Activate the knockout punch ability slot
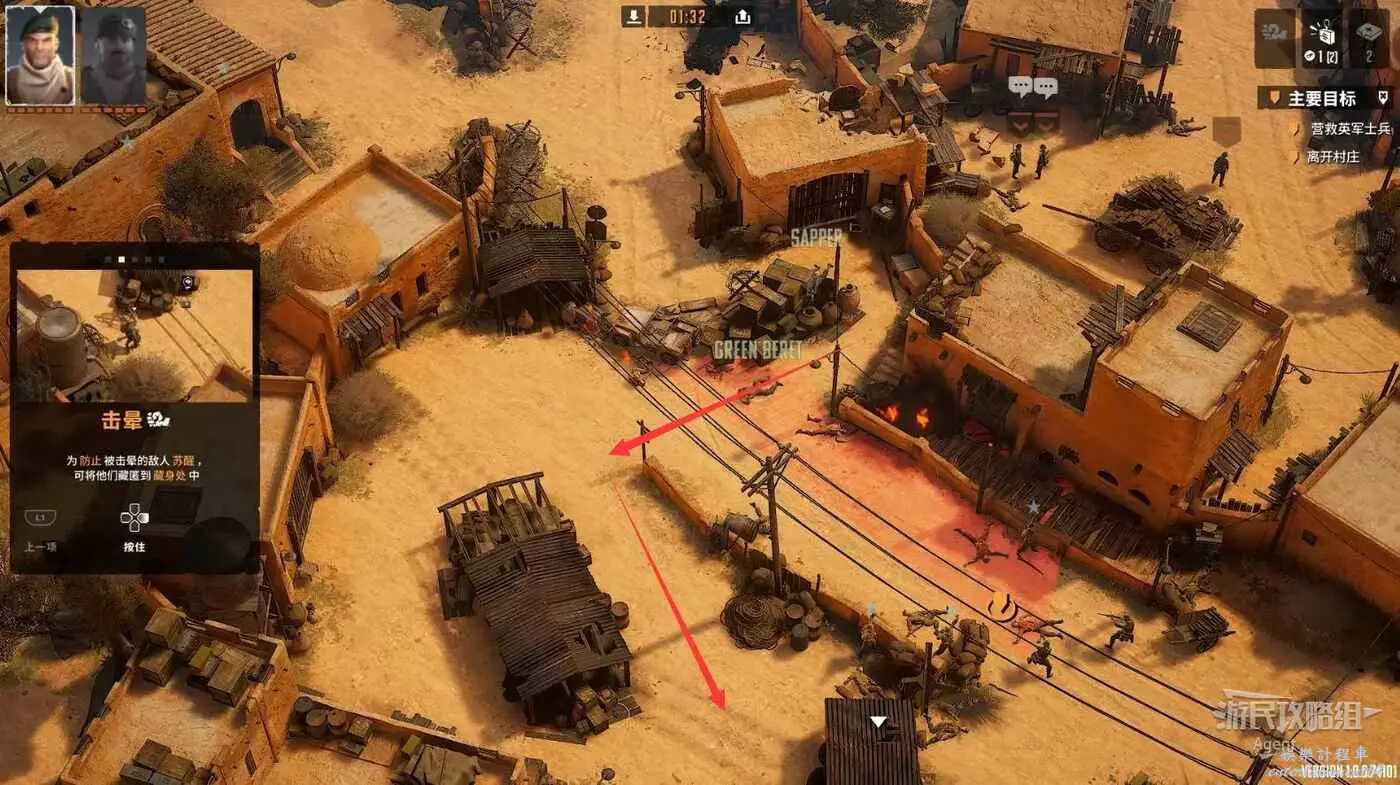 click(1275, 39)
